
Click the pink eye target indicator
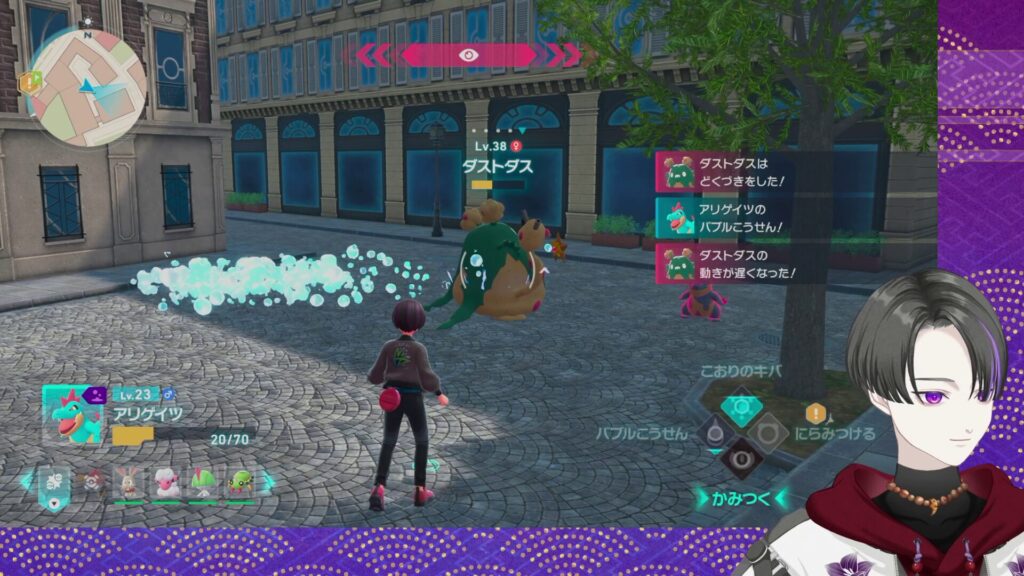click(x=467, y=55)
